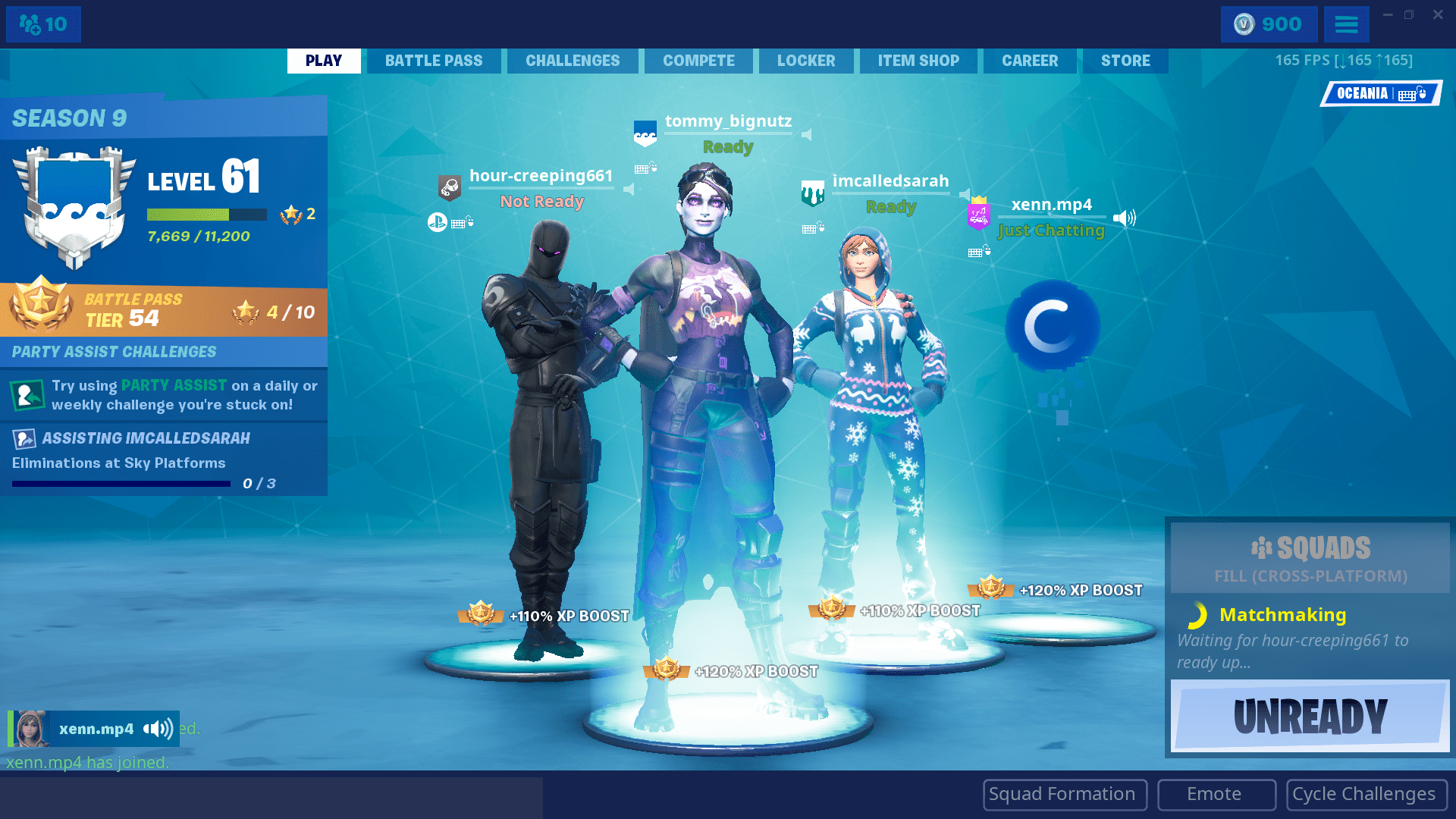Click the Level 61 XP progress bar

(x=206, y=215)
